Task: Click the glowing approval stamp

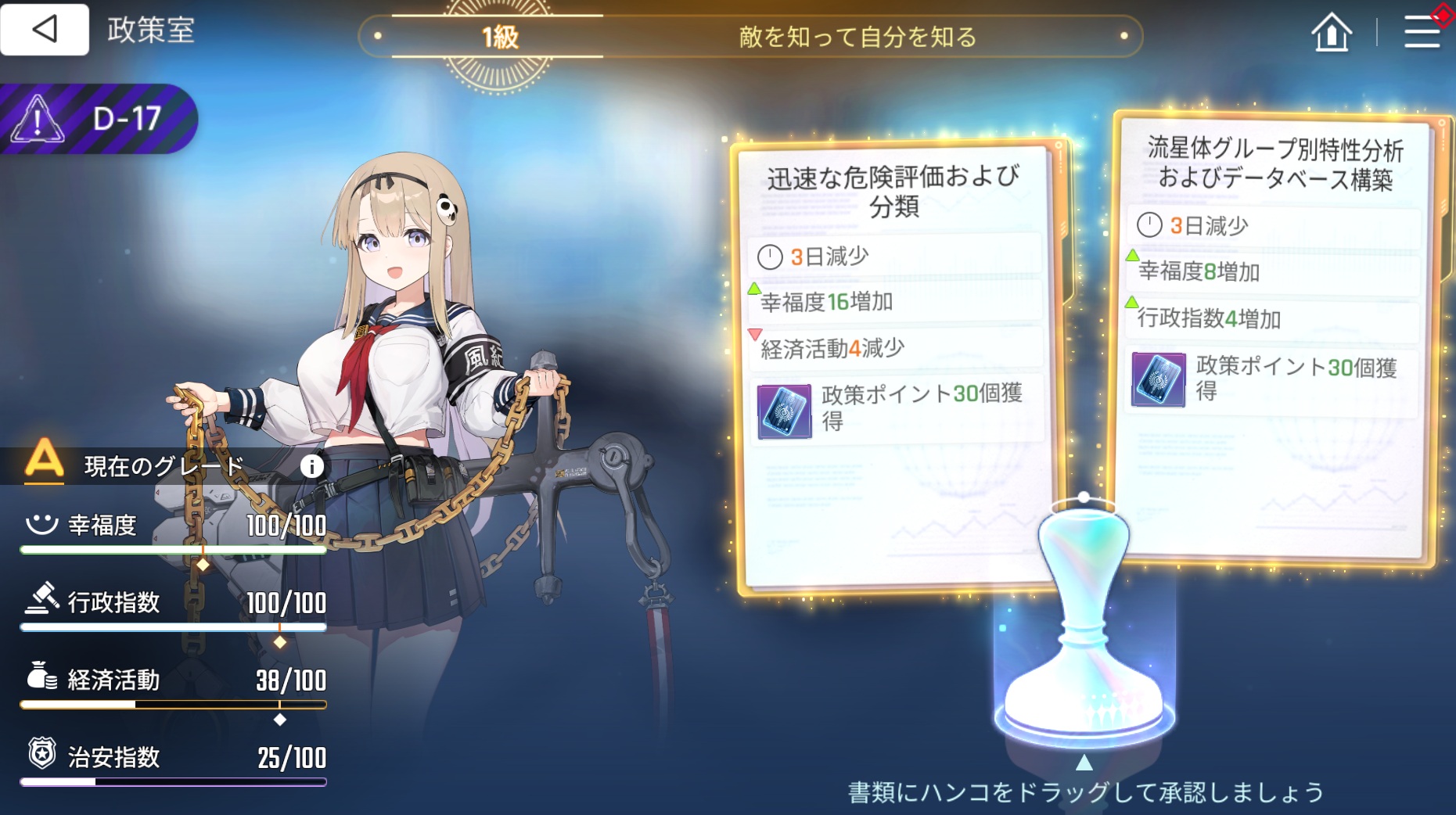Action: pyautogui.click(x=1084, y=626)
